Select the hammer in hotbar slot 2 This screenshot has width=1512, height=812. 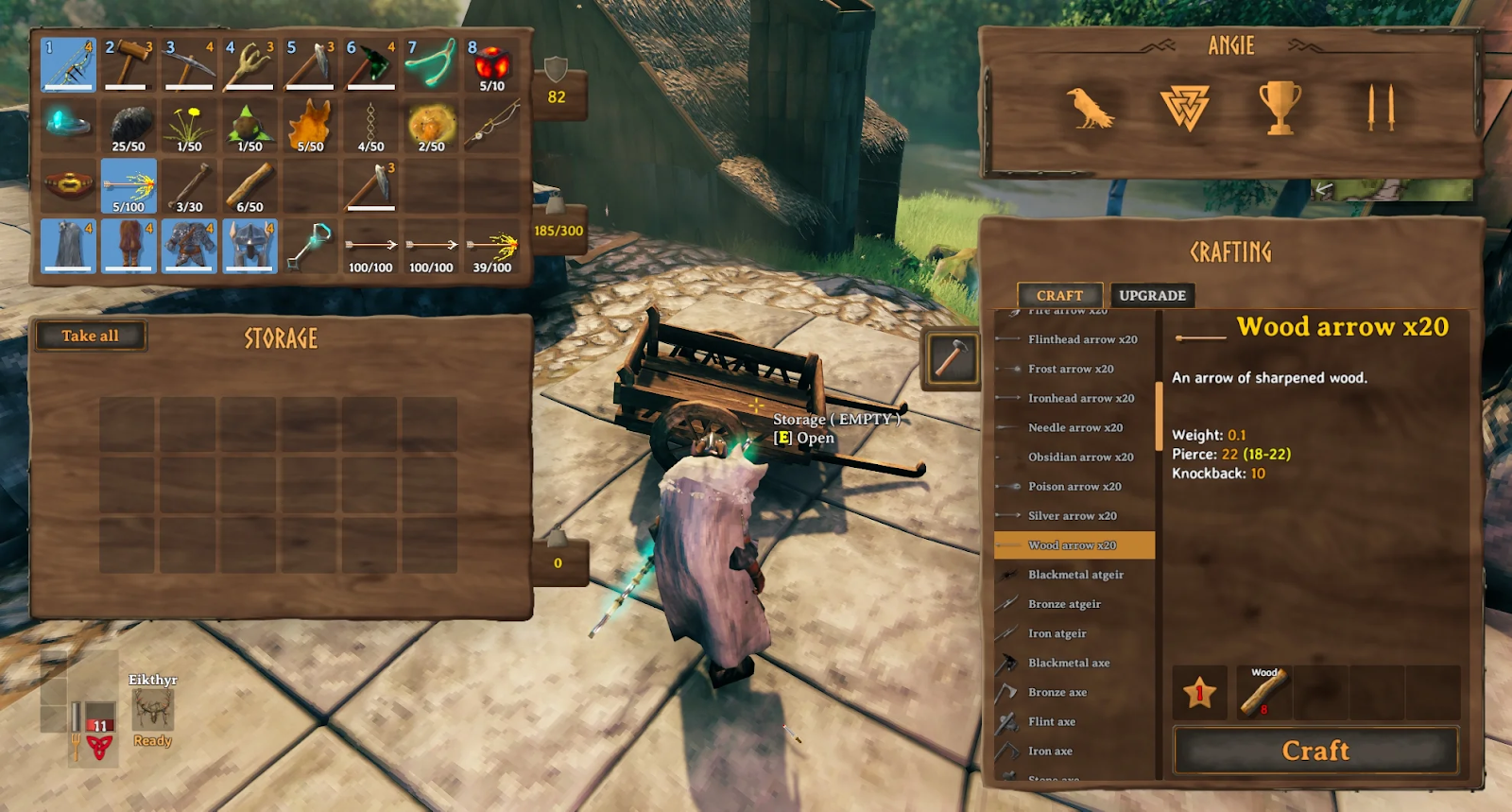[129, 64]
